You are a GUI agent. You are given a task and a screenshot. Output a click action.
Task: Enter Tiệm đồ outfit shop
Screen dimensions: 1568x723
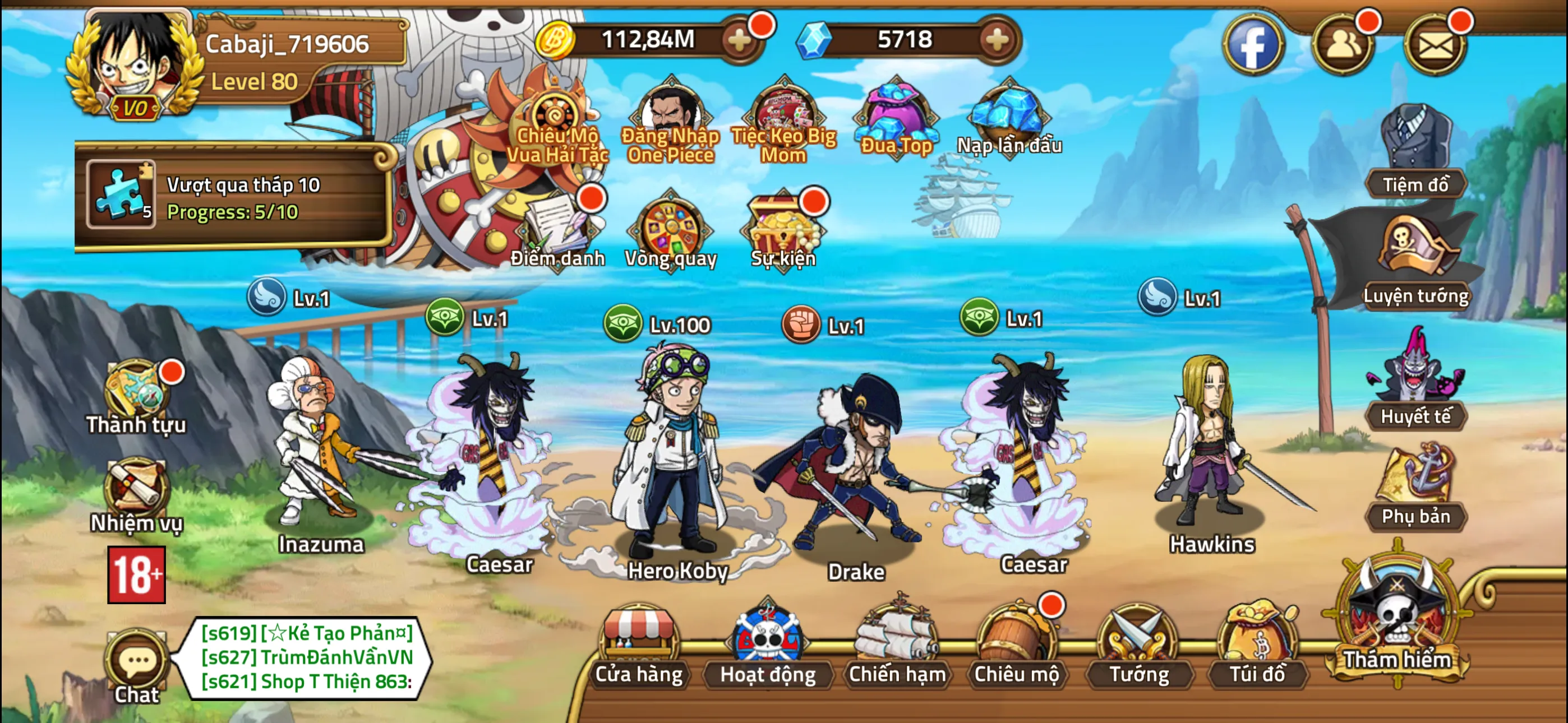(x=1415, y=152)
